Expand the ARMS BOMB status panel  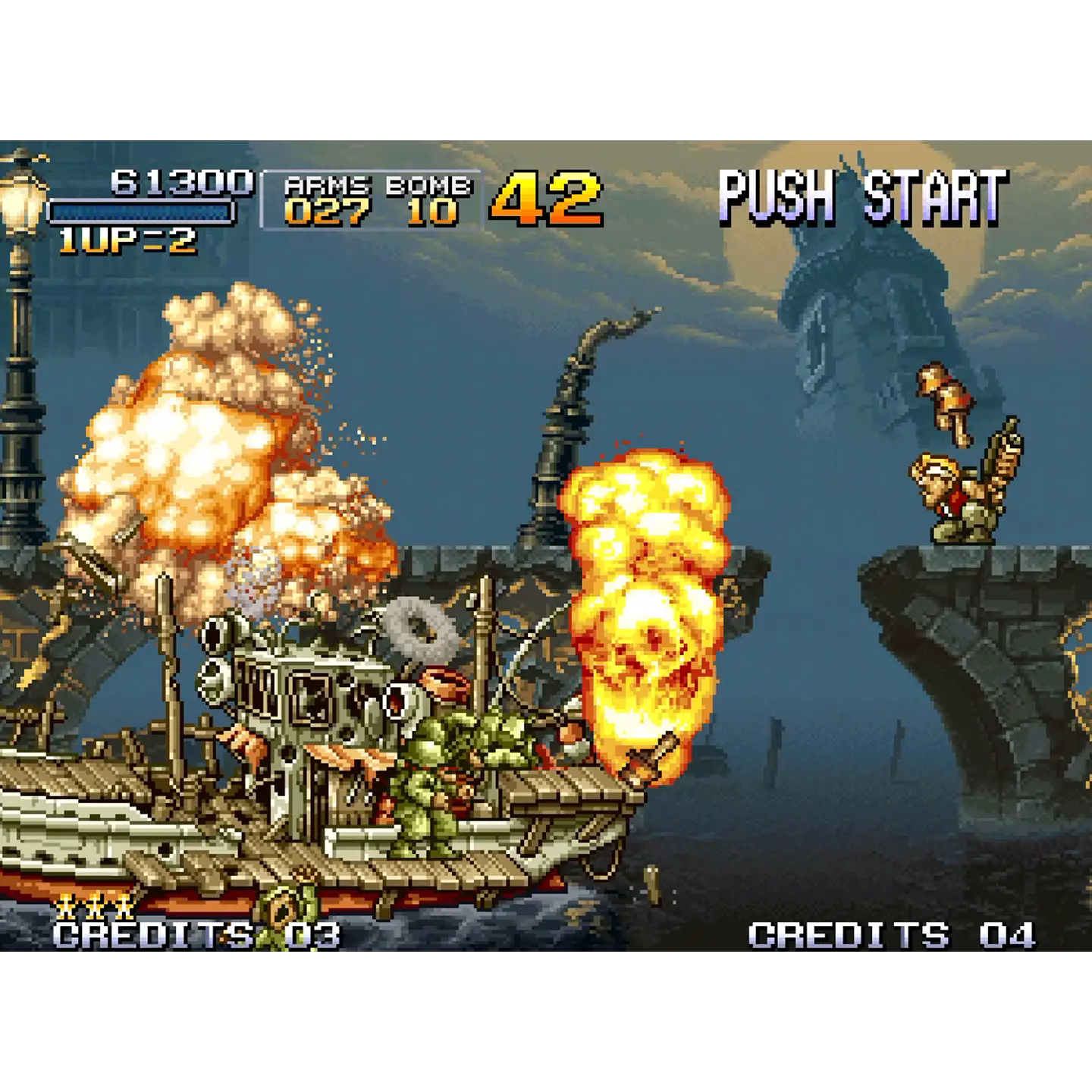(372, 199)
